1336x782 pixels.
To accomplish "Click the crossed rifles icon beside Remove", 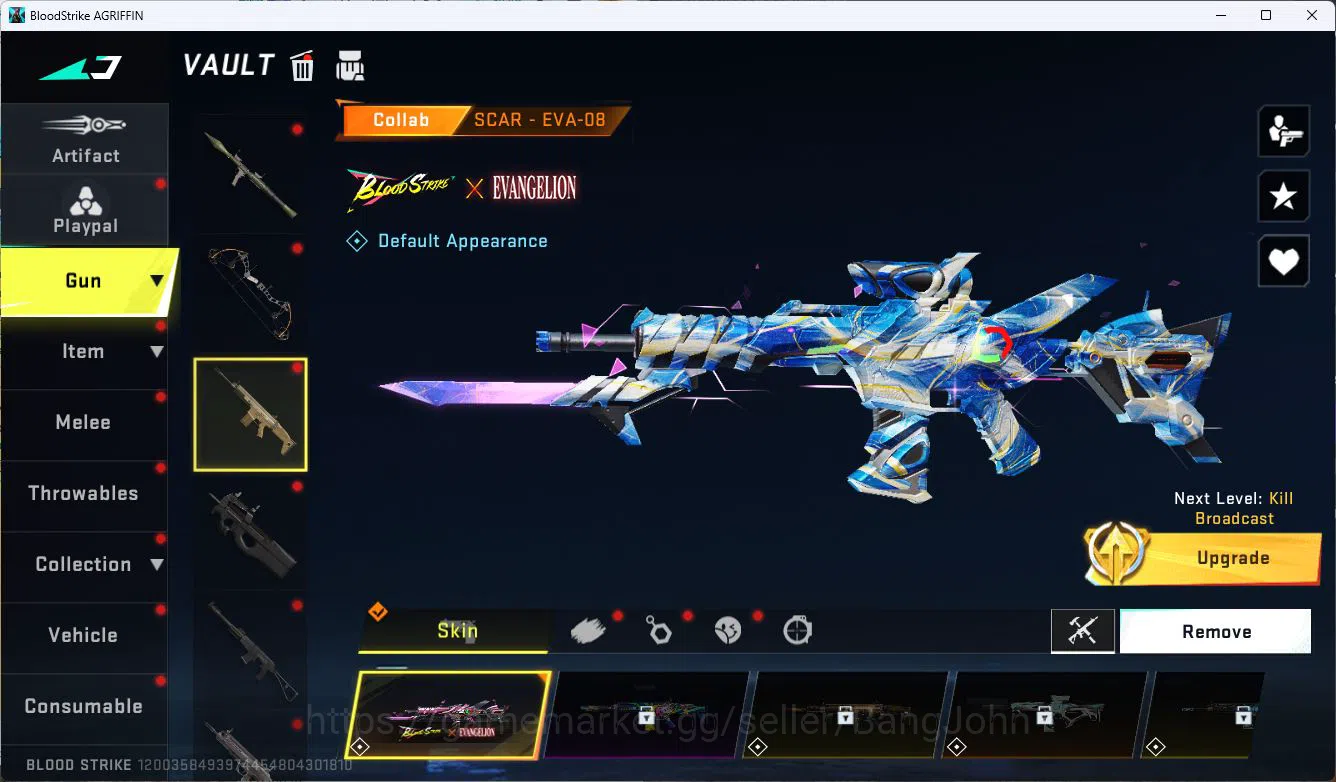I will [1083, 631].
